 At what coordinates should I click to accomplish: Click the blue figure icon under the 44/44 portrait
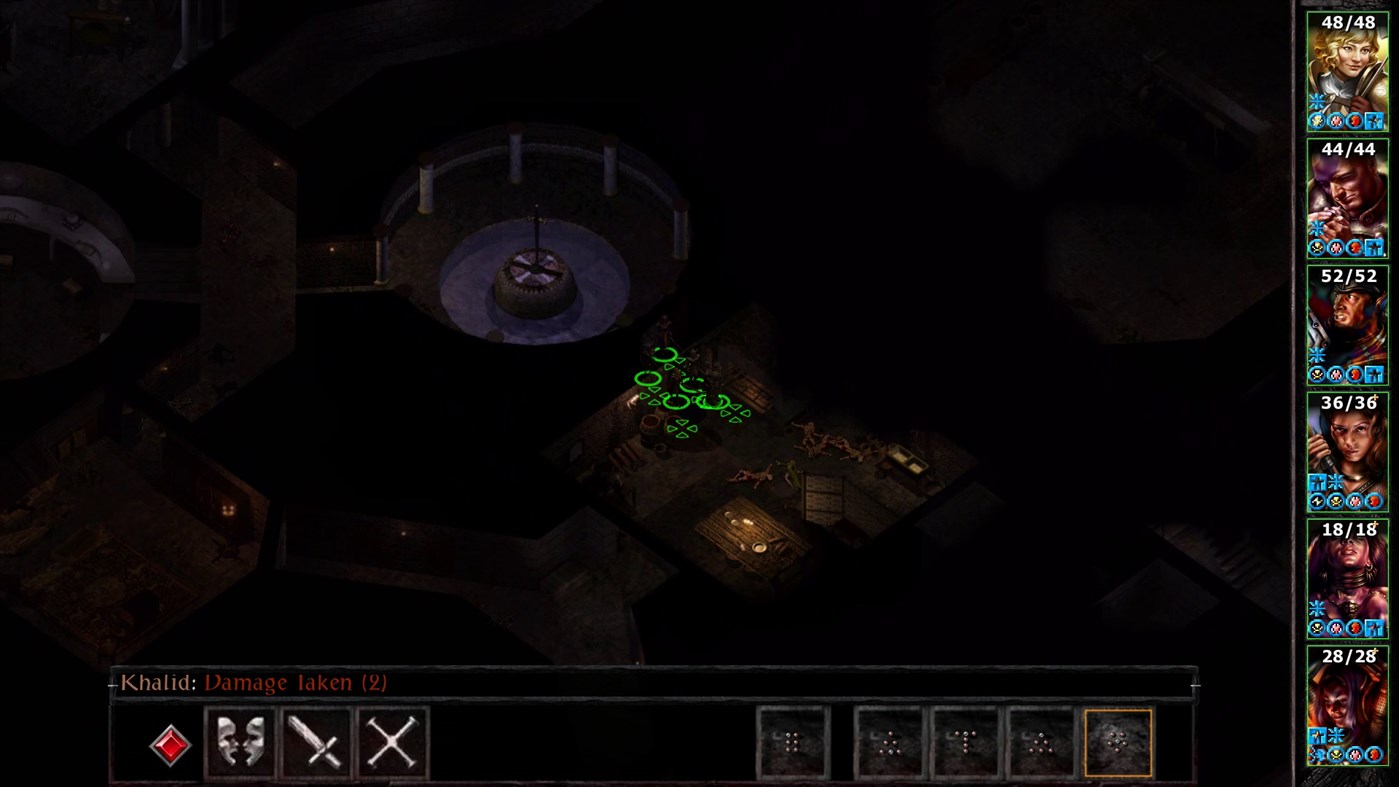click(1374, 247)
